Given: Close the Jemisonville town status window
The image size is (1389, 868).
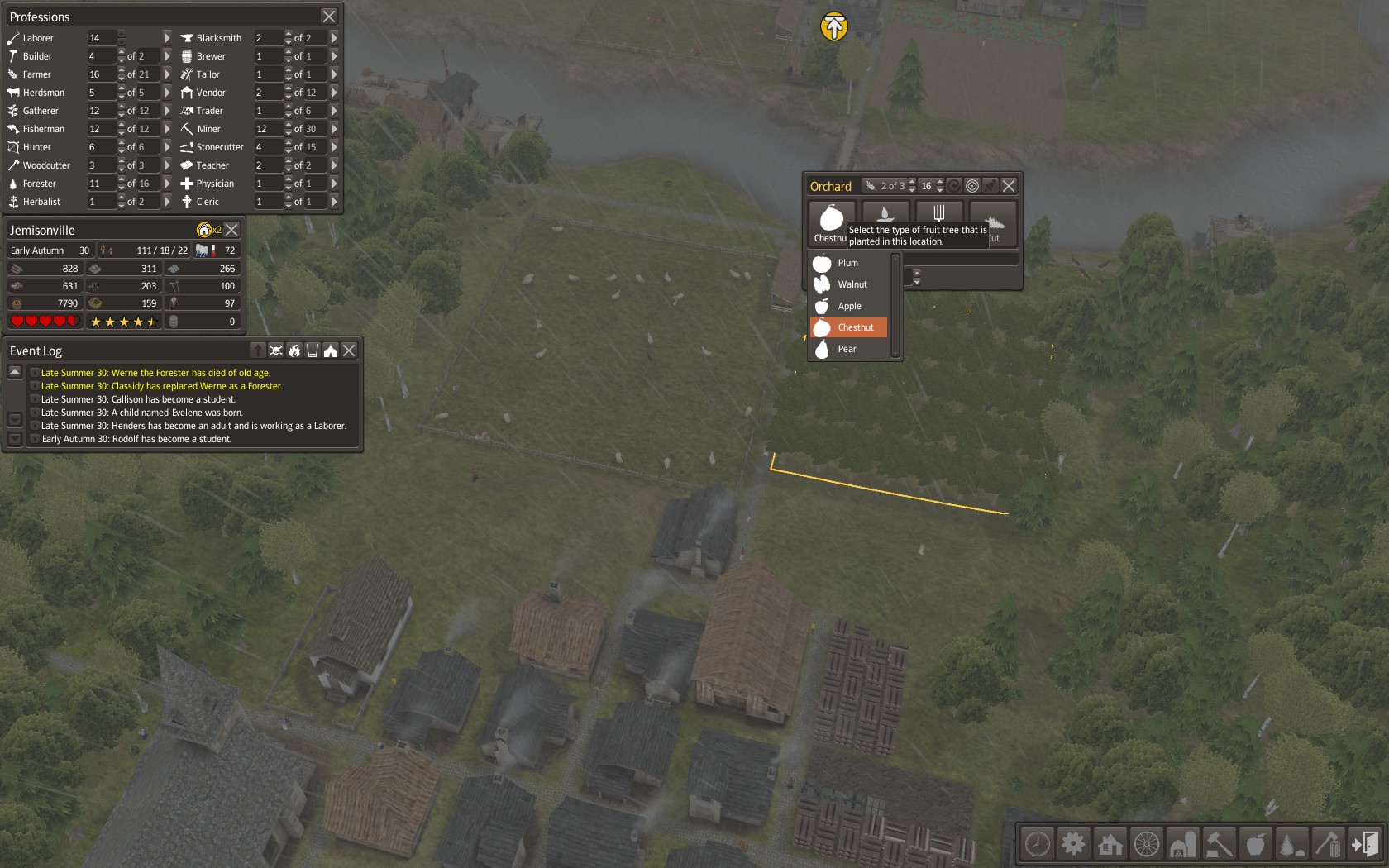Looking at the screenshot, I should [x=232, y=230].
